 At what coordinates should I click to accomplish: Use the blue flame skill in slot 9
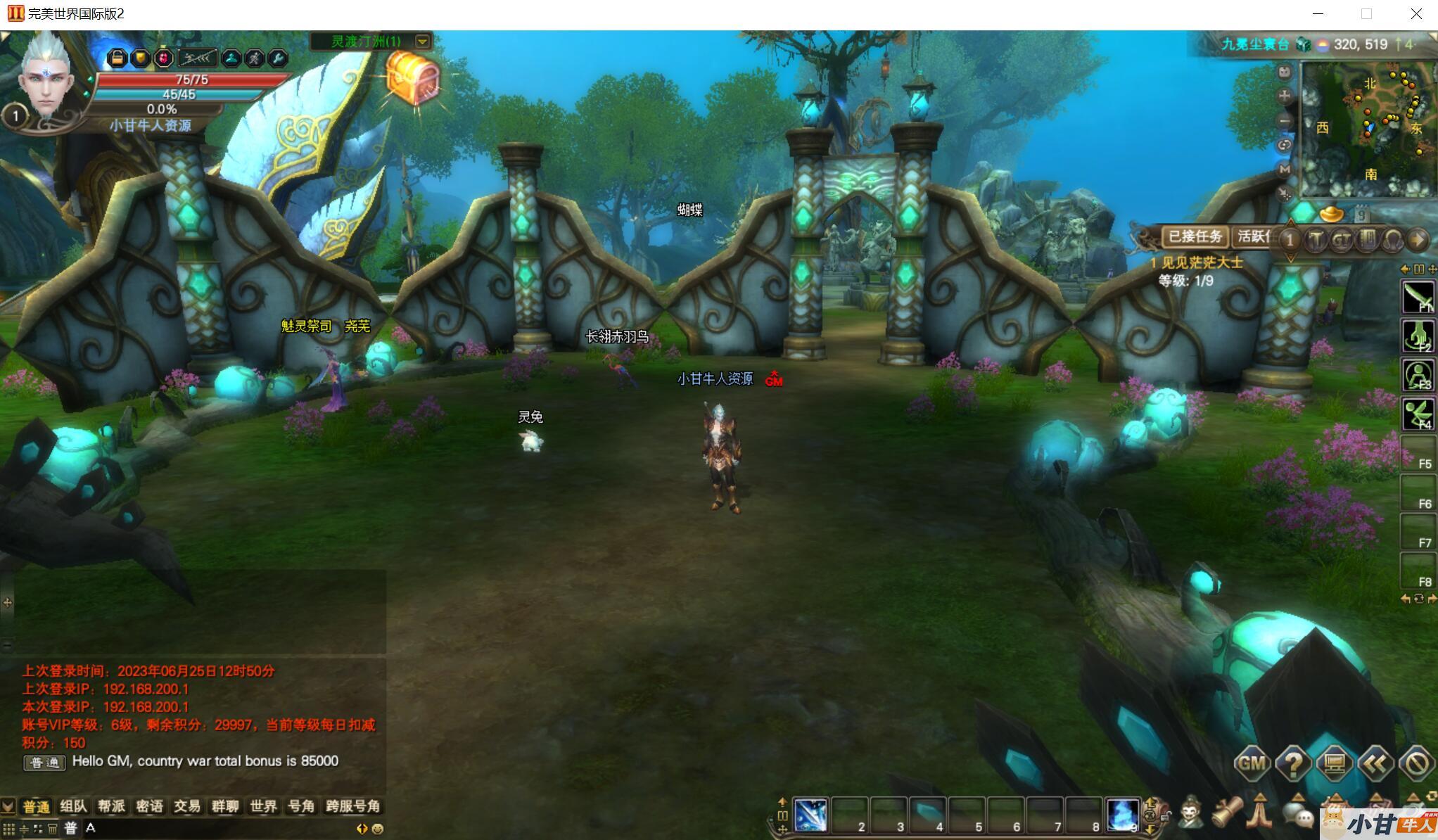point(1122,815)
